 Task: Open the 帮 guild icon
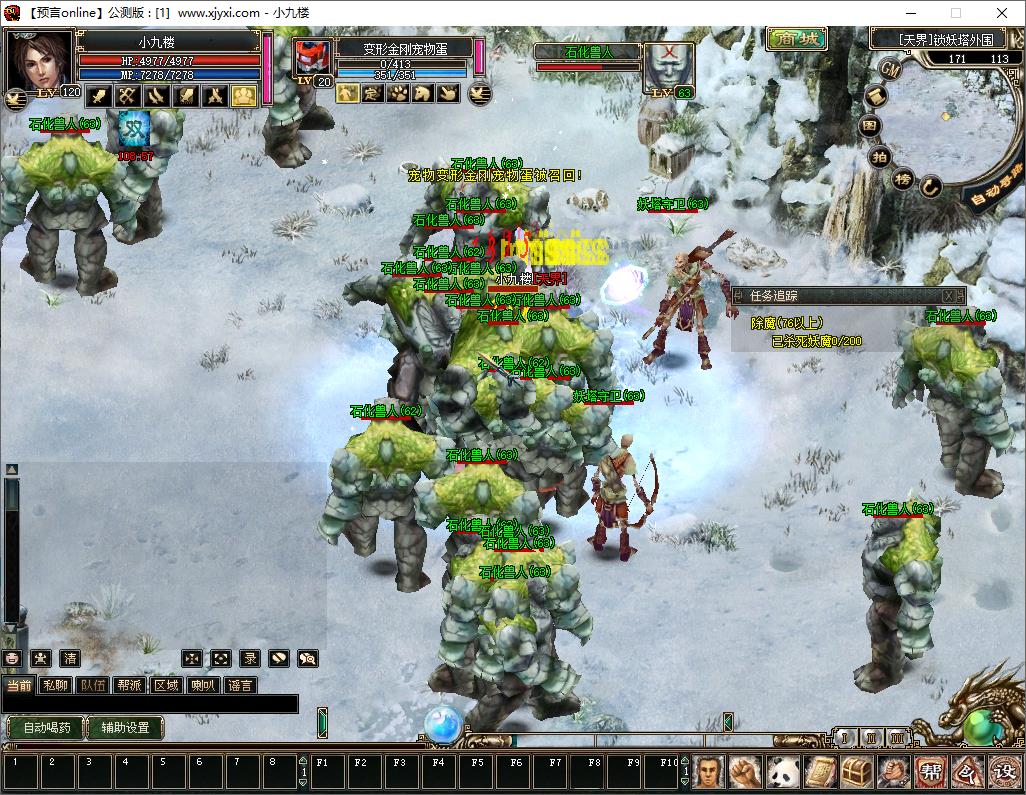(x=931, y=772)
